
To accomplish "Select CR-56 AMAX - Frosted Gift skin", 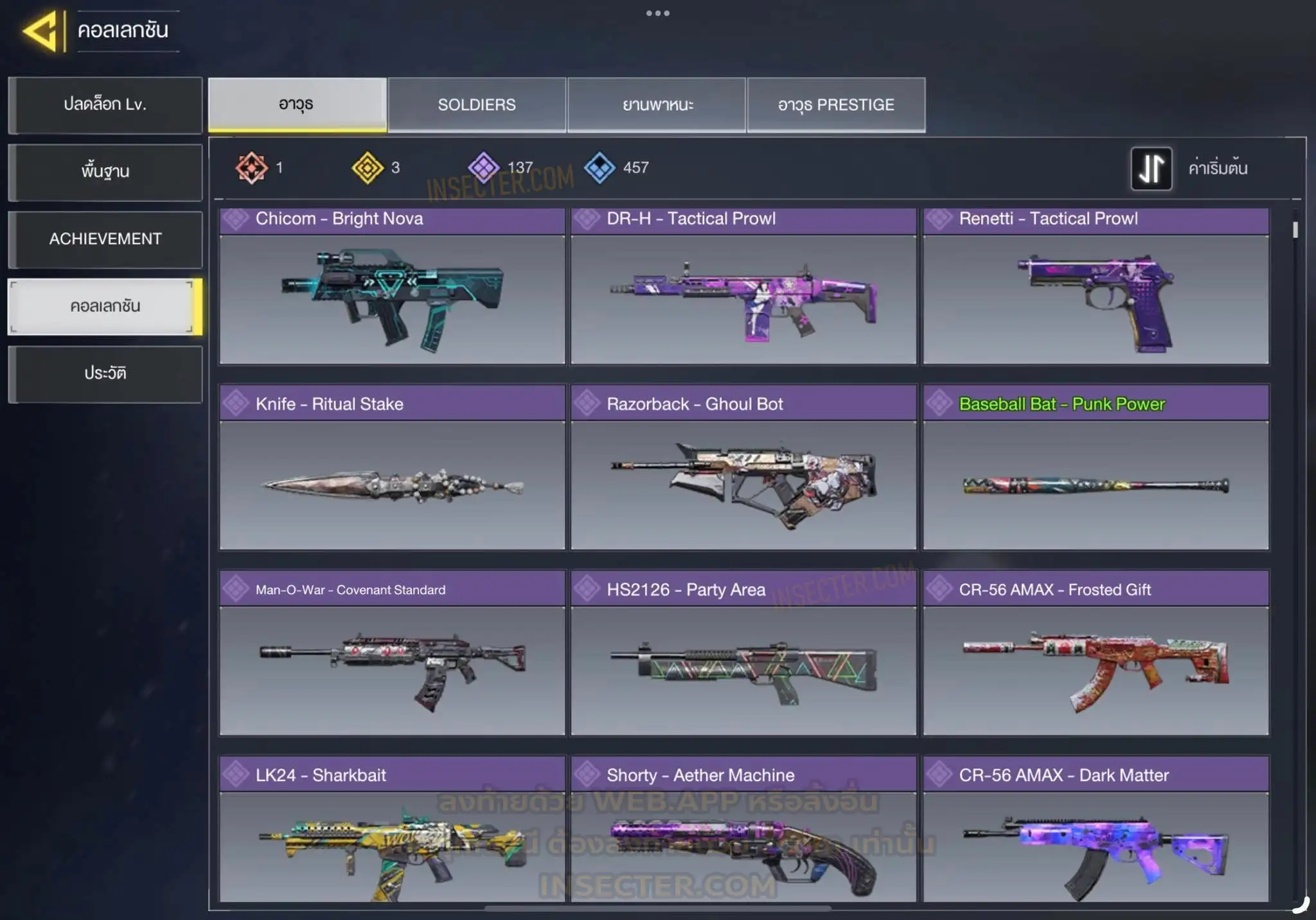I will point(1096,653).
